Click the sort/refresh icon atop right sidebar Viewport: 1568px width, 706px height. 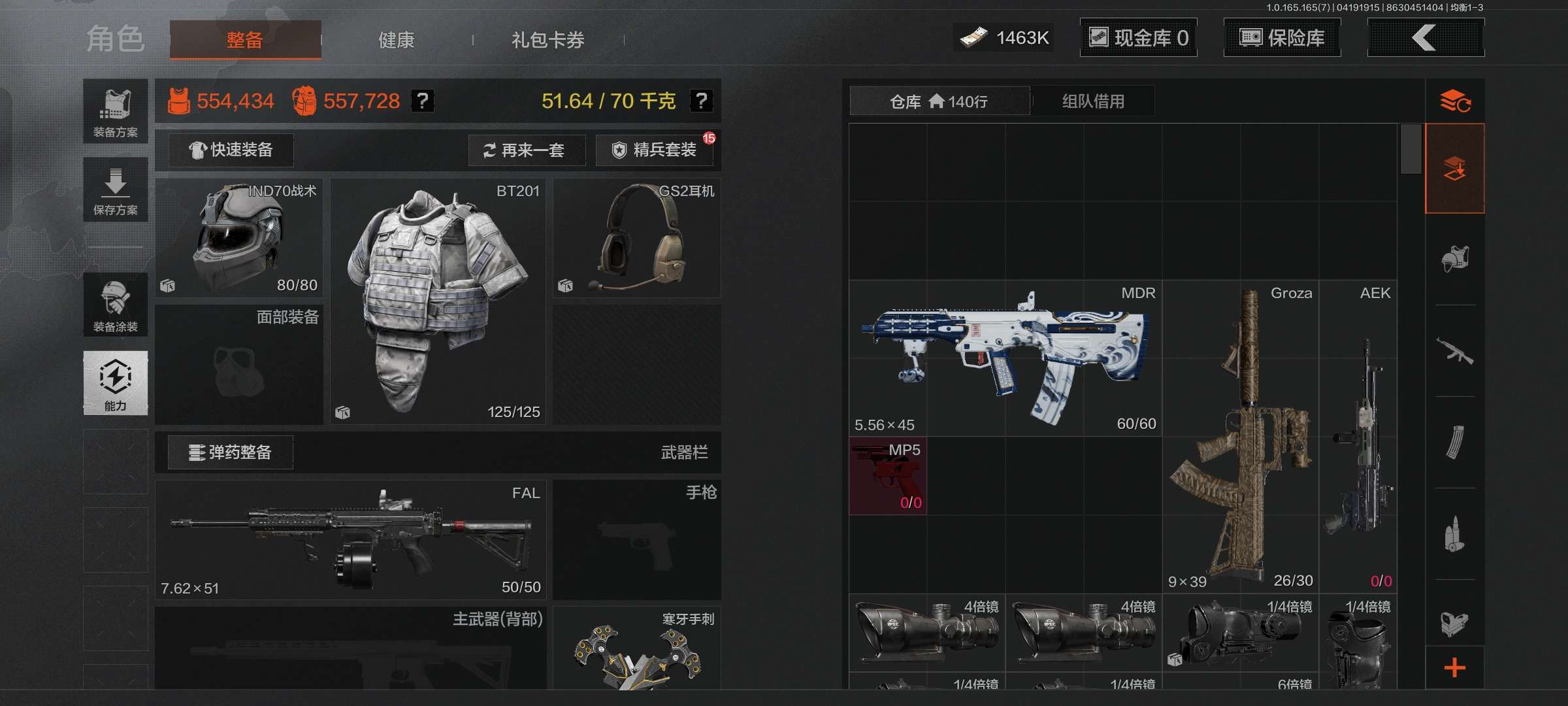[1456, 99]
